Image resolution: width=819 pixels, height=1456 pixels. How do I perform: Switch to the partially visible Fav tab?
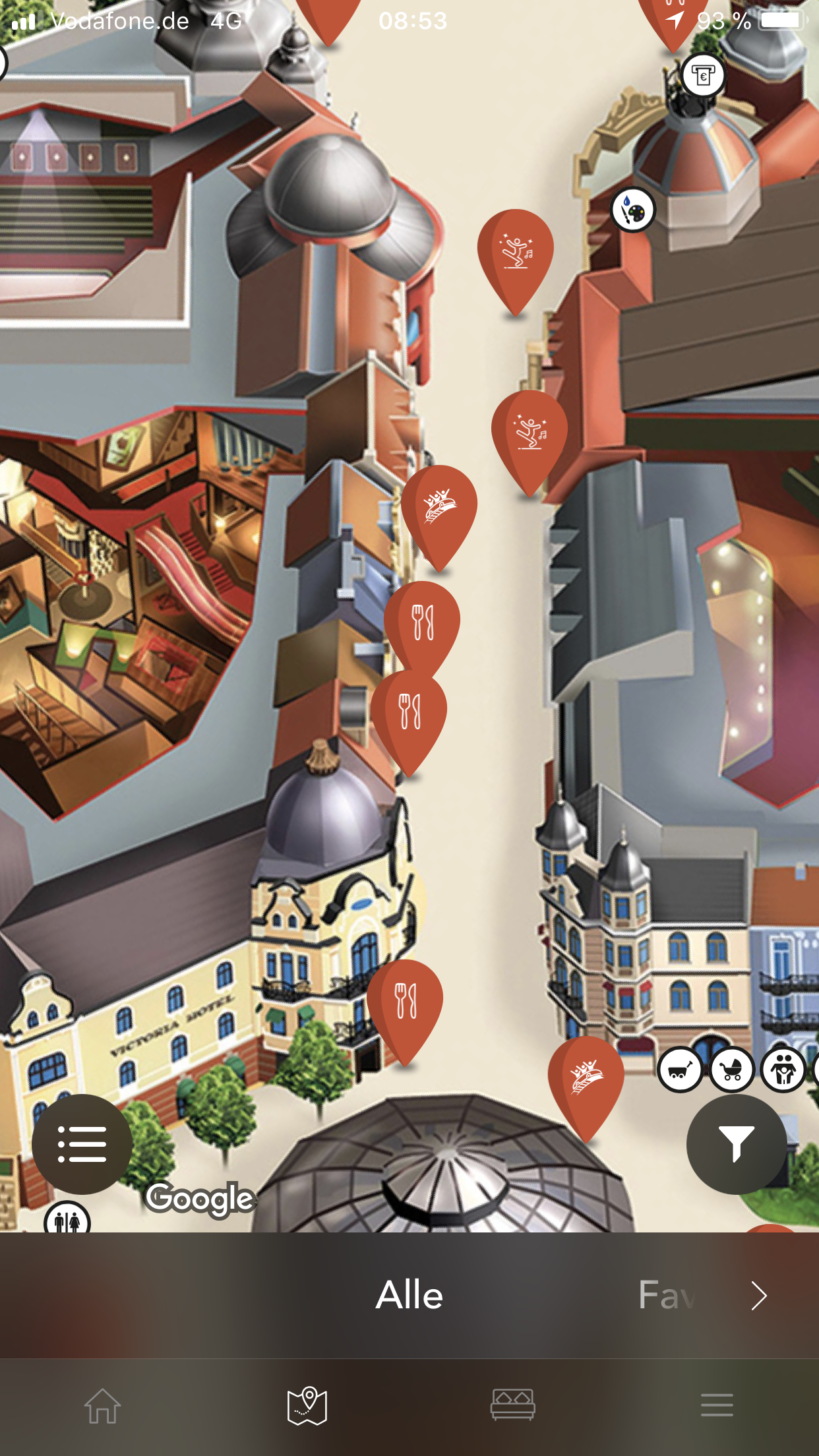click(x=666, y=1295)
